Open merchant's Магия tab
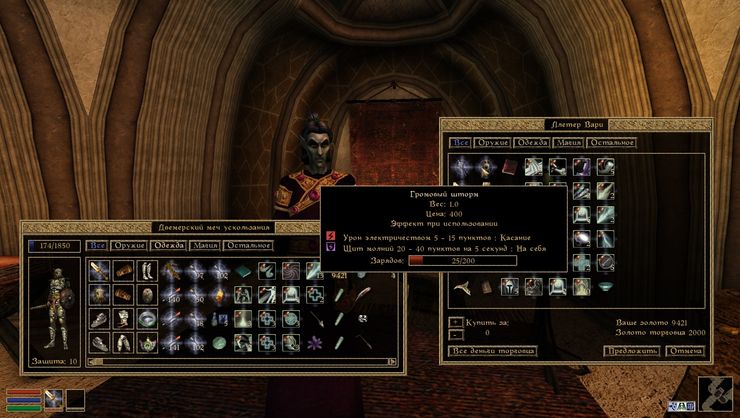Screen dimensions: 740x418 pos(567,143)
